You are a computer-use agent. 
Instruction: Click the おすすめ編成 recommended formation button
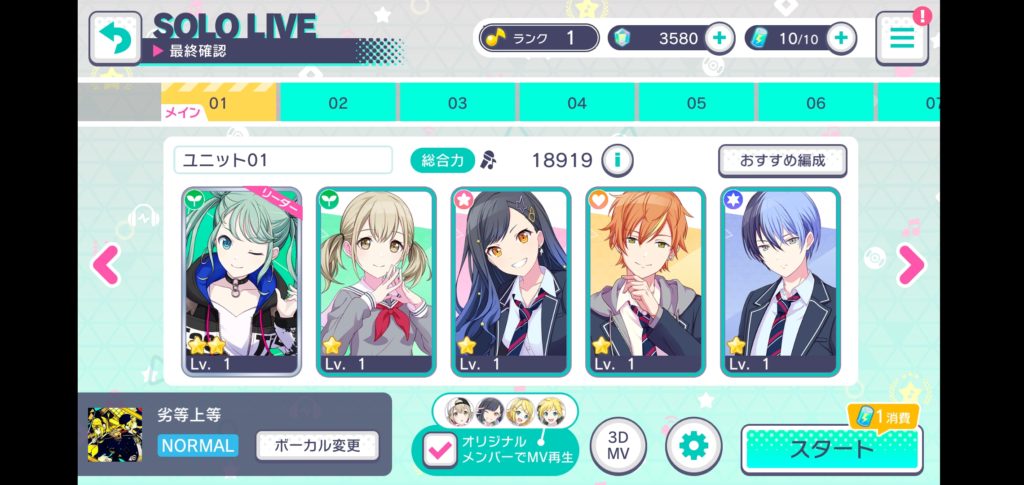782,160
